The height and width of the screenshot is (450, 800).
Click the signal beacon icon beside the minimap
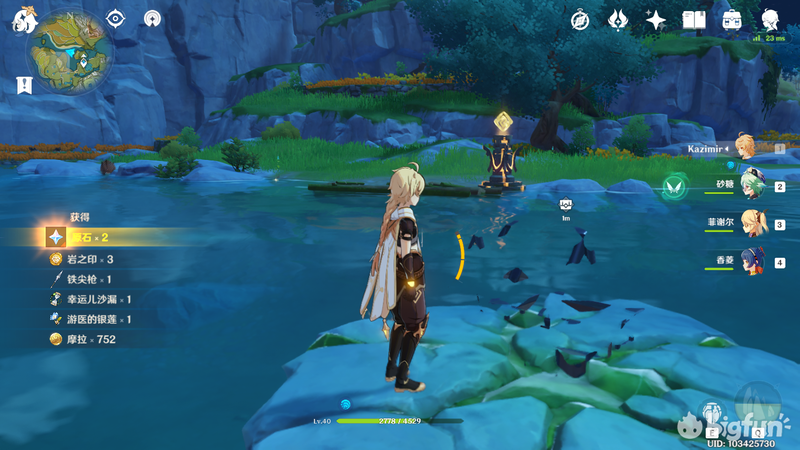point(153,19)
